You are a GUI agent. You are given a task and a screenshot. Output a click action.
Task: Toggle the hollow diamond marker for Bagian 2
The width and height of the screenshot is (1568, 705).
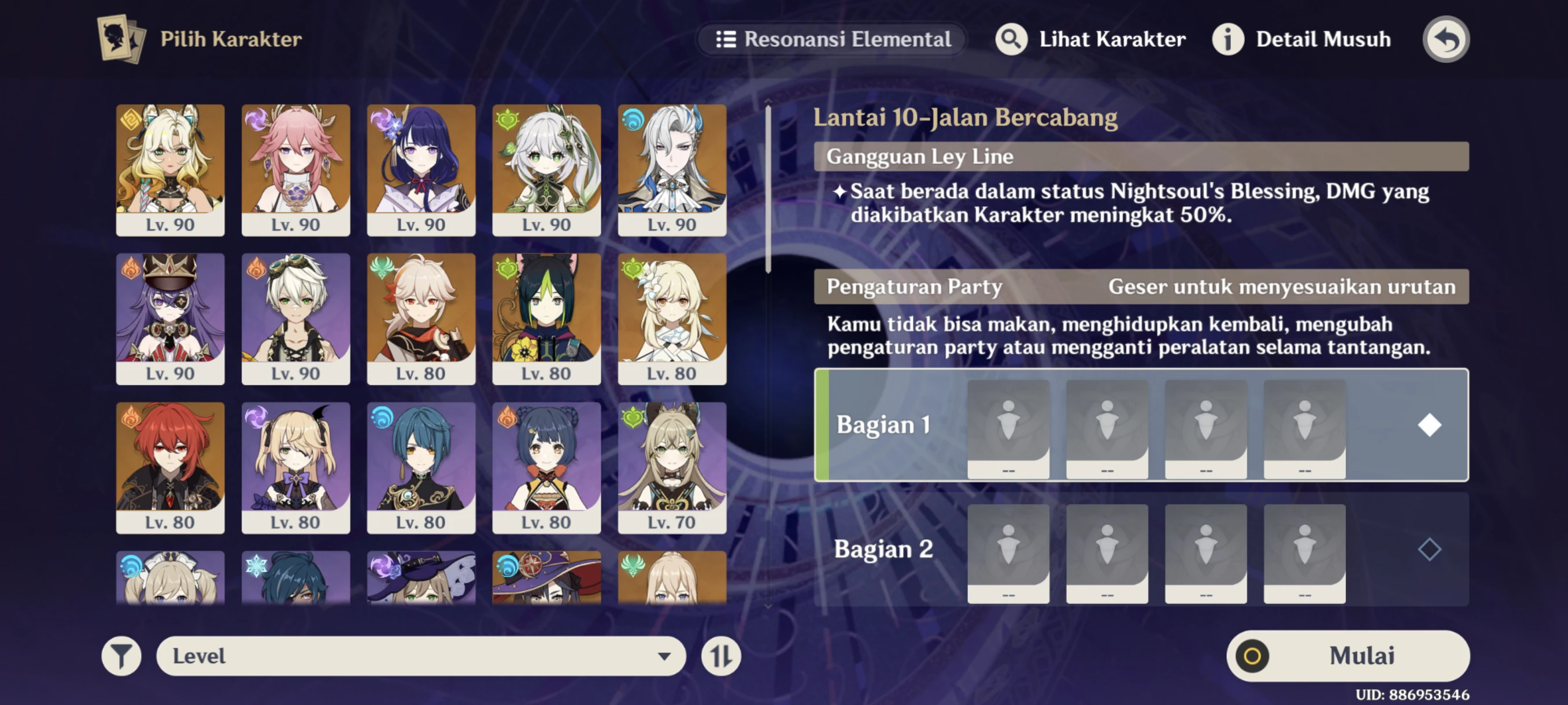tap(1429, 550)
